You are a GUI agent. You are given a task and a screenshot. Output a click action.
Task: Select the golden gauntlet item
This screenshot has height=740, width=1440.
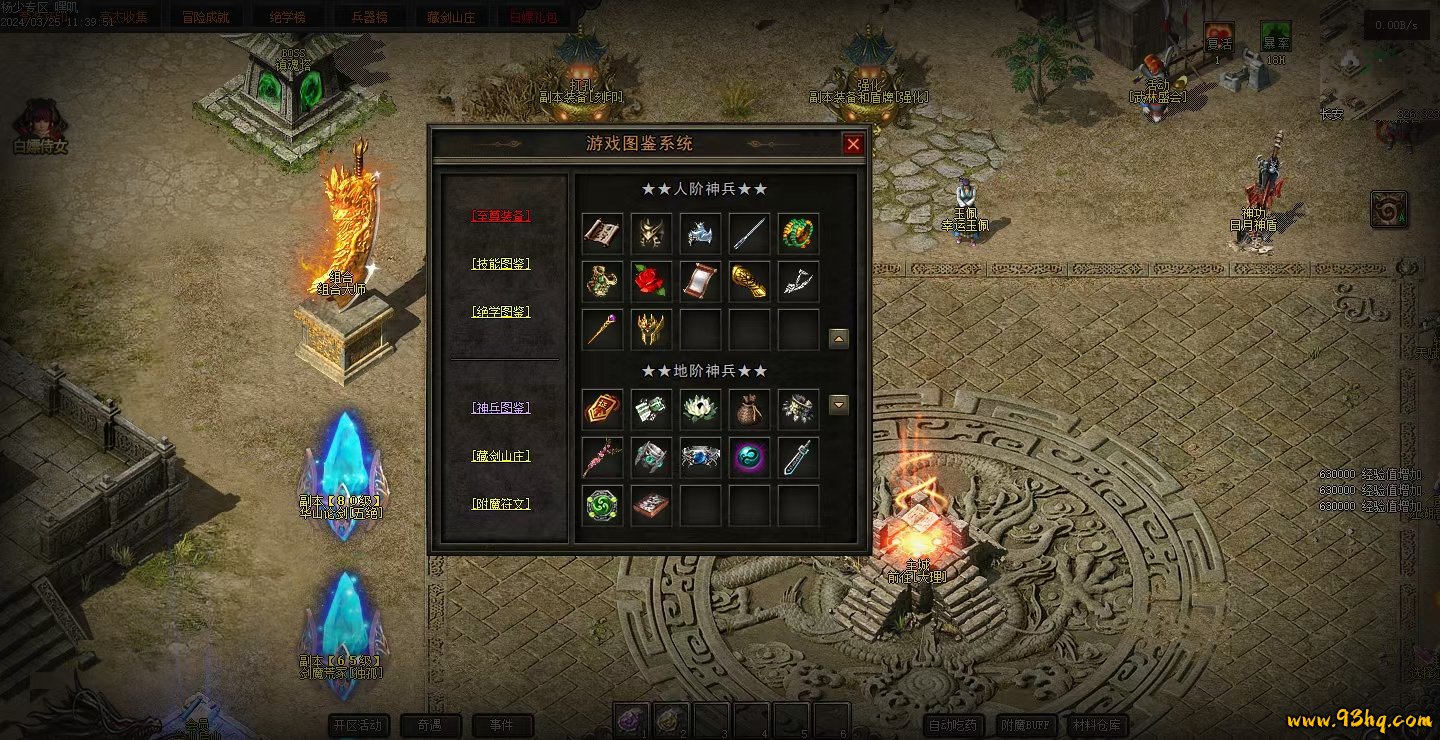pyautogui.click(x=749, y=281)
